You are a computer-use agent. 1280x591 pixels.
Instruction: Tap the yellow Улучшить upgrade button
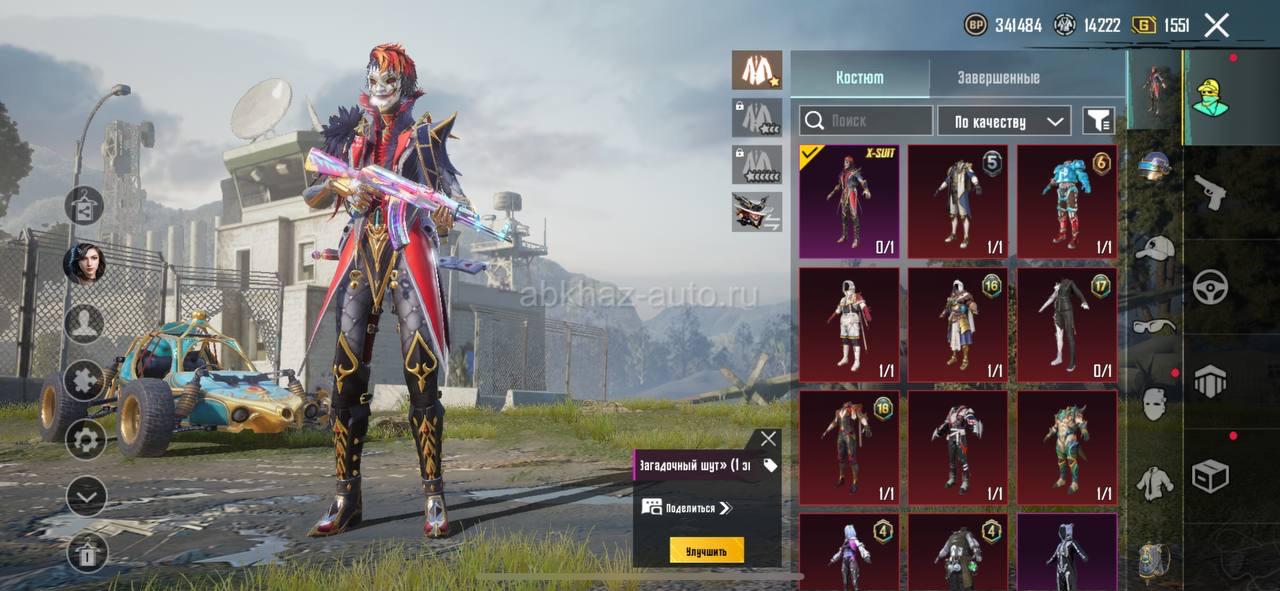(x=706, y=550)
